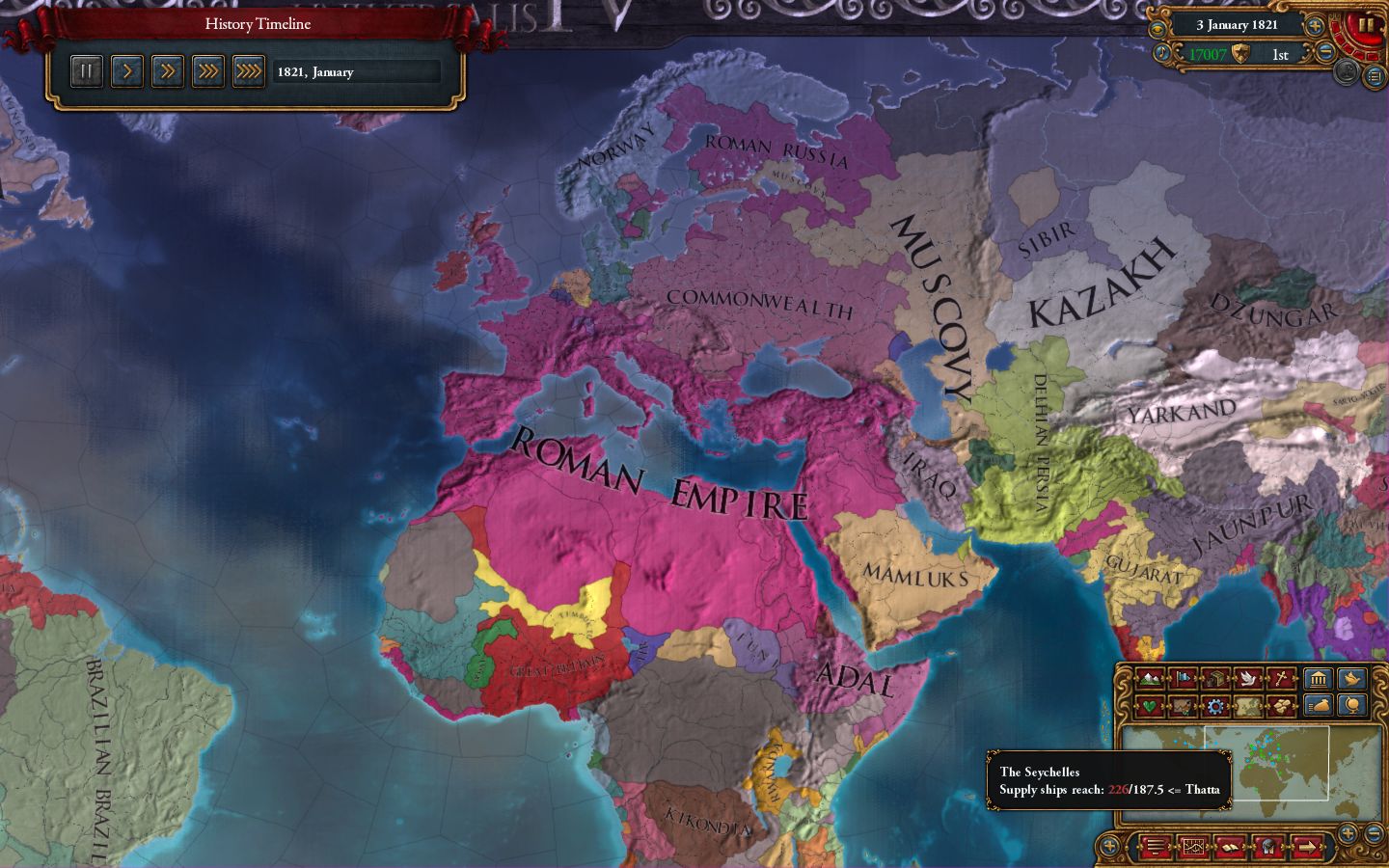Open the date field showing 1821, January
This screenshot has height=868, width=1389.
click(355, 71)
